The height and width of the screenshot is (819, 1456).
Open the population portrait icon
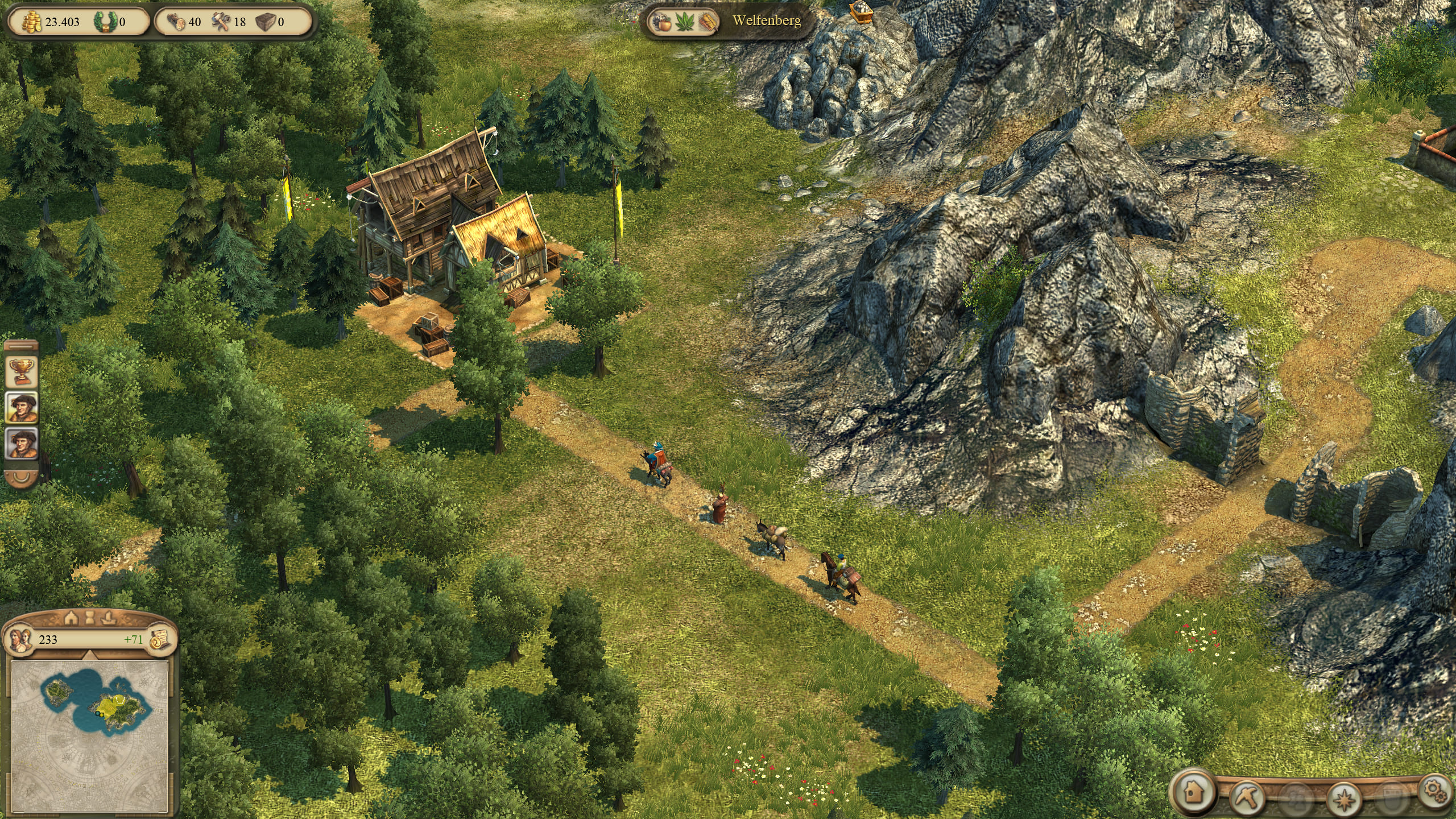click(22, 639)
